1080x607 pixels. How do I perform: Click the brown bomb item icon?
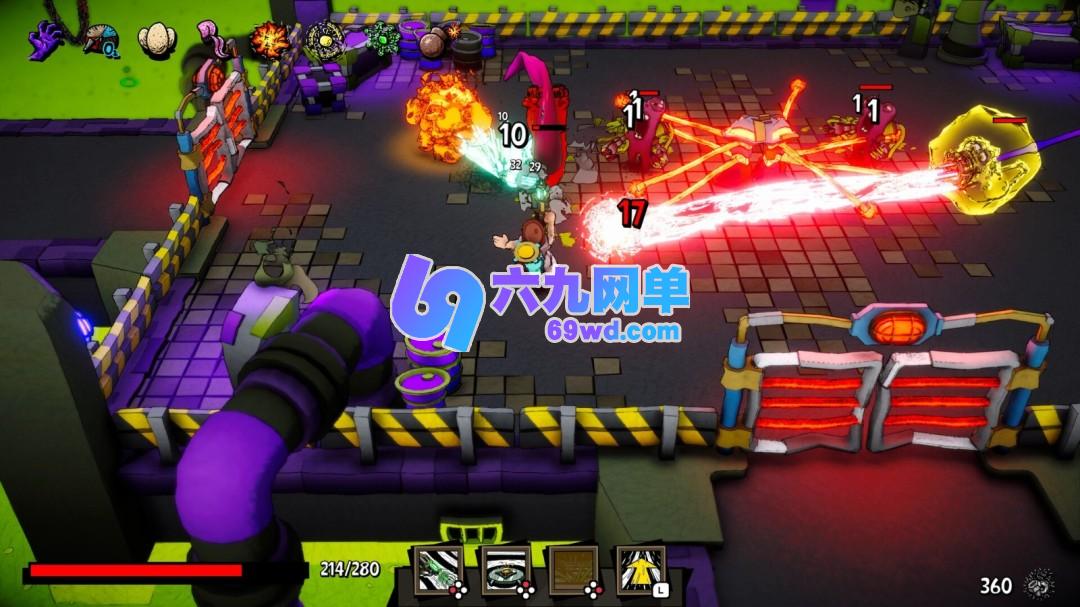tap(437, 42)
